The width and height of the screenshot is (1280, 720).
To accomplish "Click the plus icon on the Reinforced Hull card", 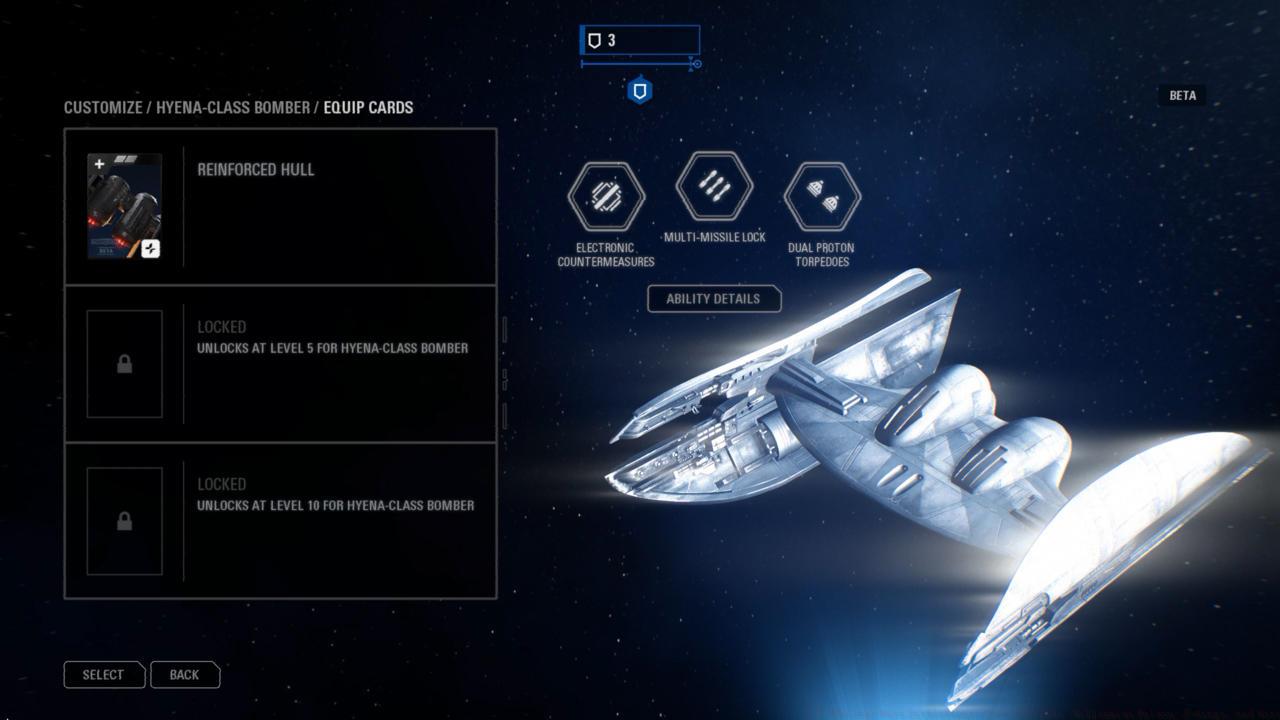I will pyautogui.click(x=98, y=162).
